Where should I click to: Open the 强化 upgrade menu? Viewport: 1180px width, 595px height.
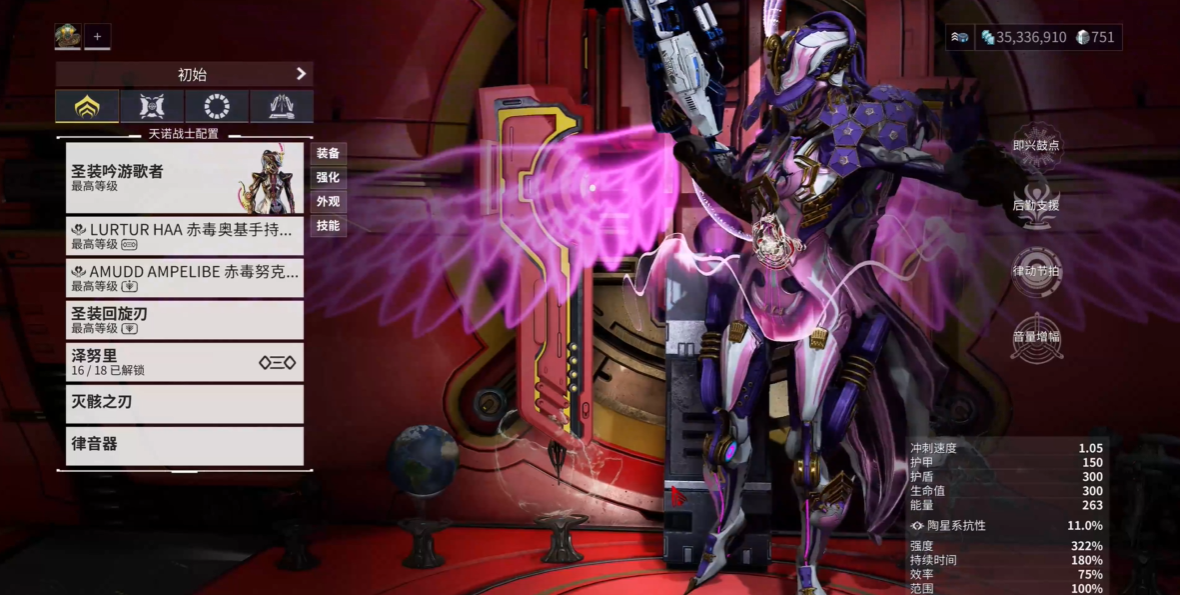pyautogui.click(x=328, y=177)
